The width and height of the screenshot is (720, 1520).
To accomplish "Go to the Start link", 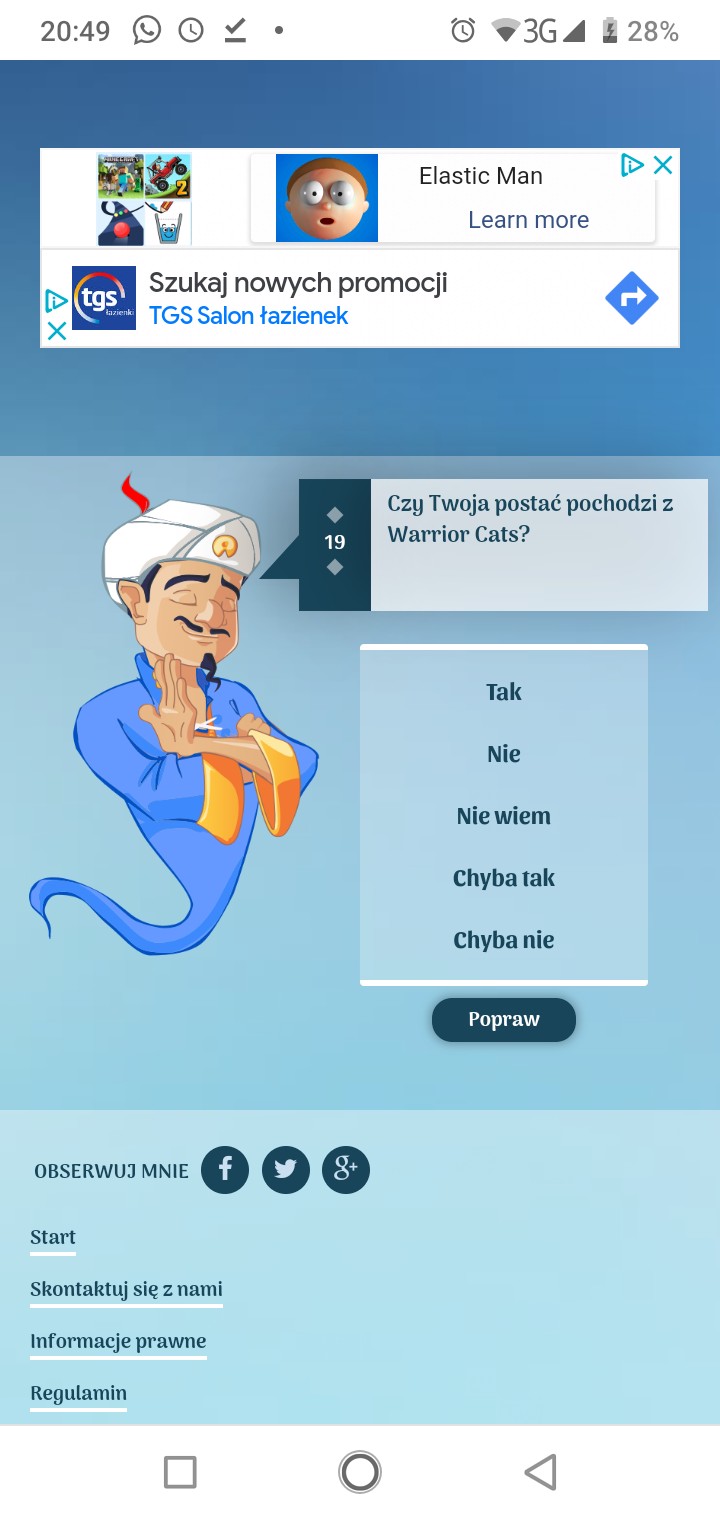I will coord(53,1238).
